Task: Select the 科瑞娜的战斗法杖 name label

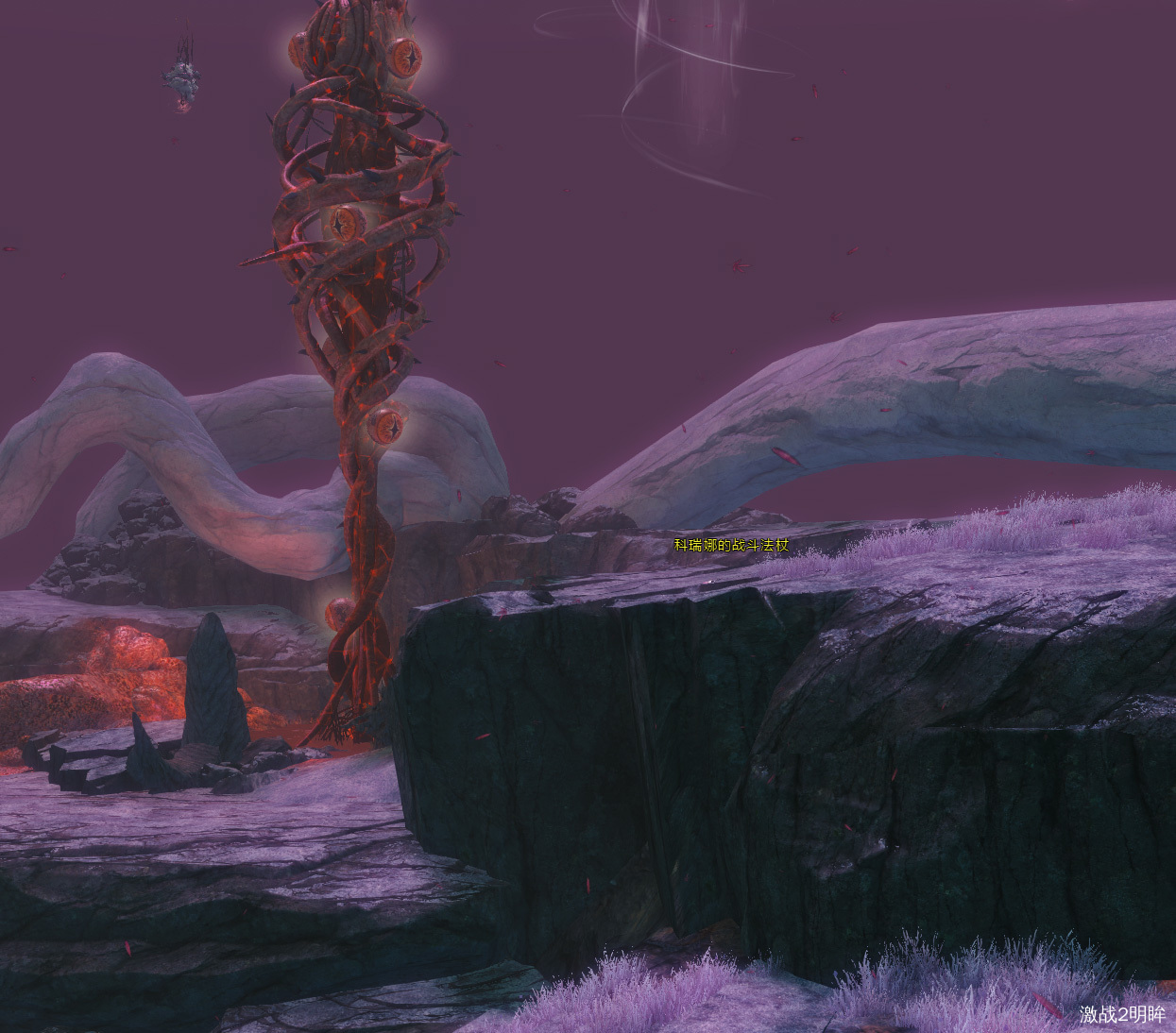Action: click(730, 545)
